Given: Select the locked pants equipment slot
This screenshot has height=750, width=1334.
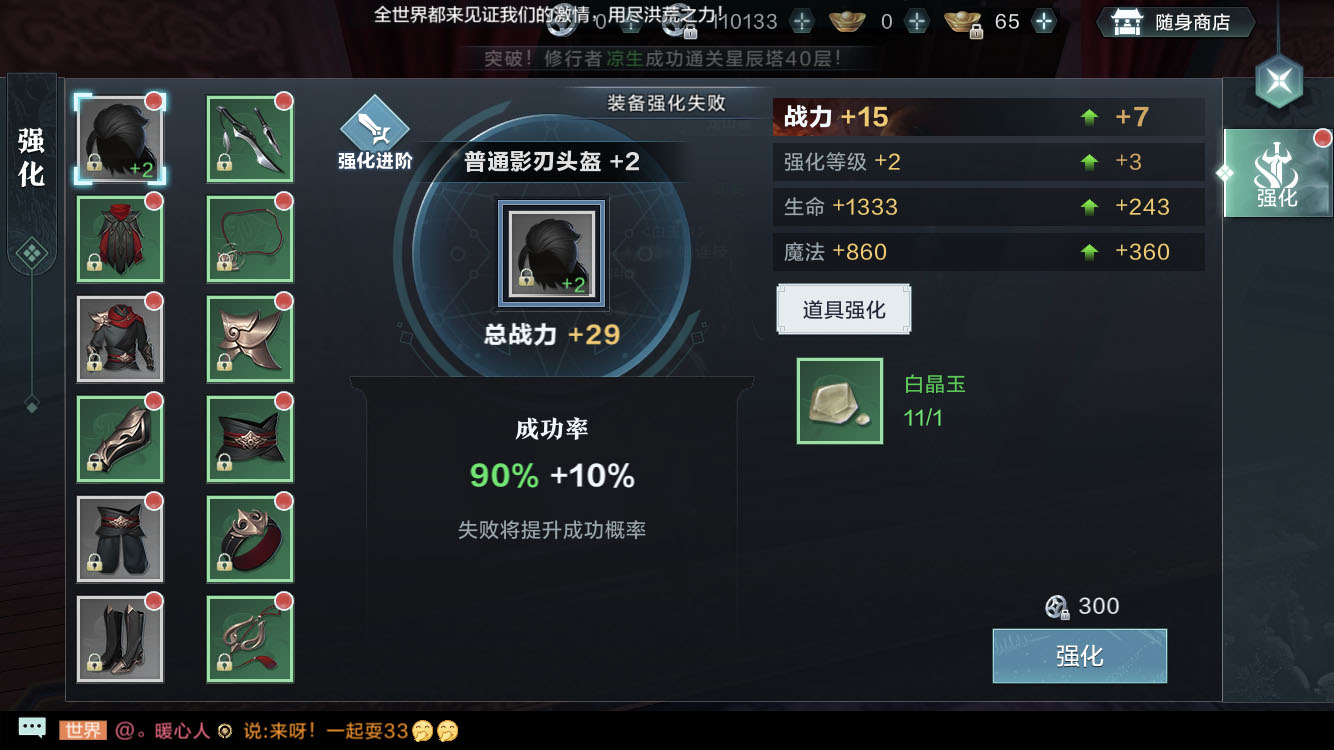Looking at the screenshot, I should [x=120, y=539].
